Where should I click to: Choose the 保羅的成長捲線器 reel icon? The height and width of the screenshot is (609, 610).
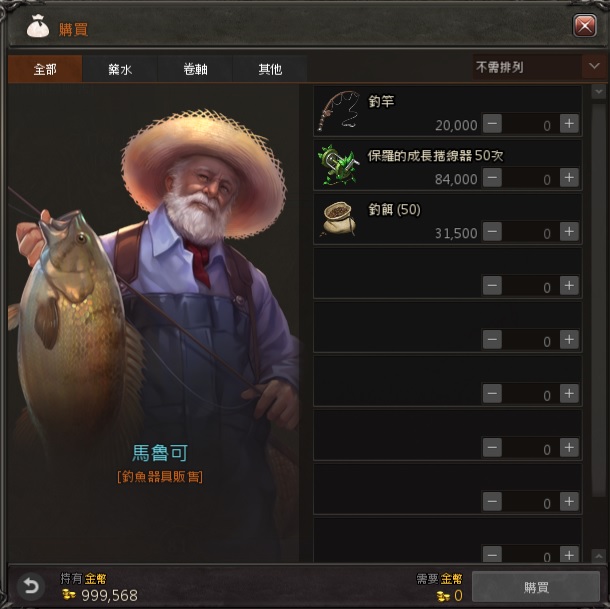point(340,164)
